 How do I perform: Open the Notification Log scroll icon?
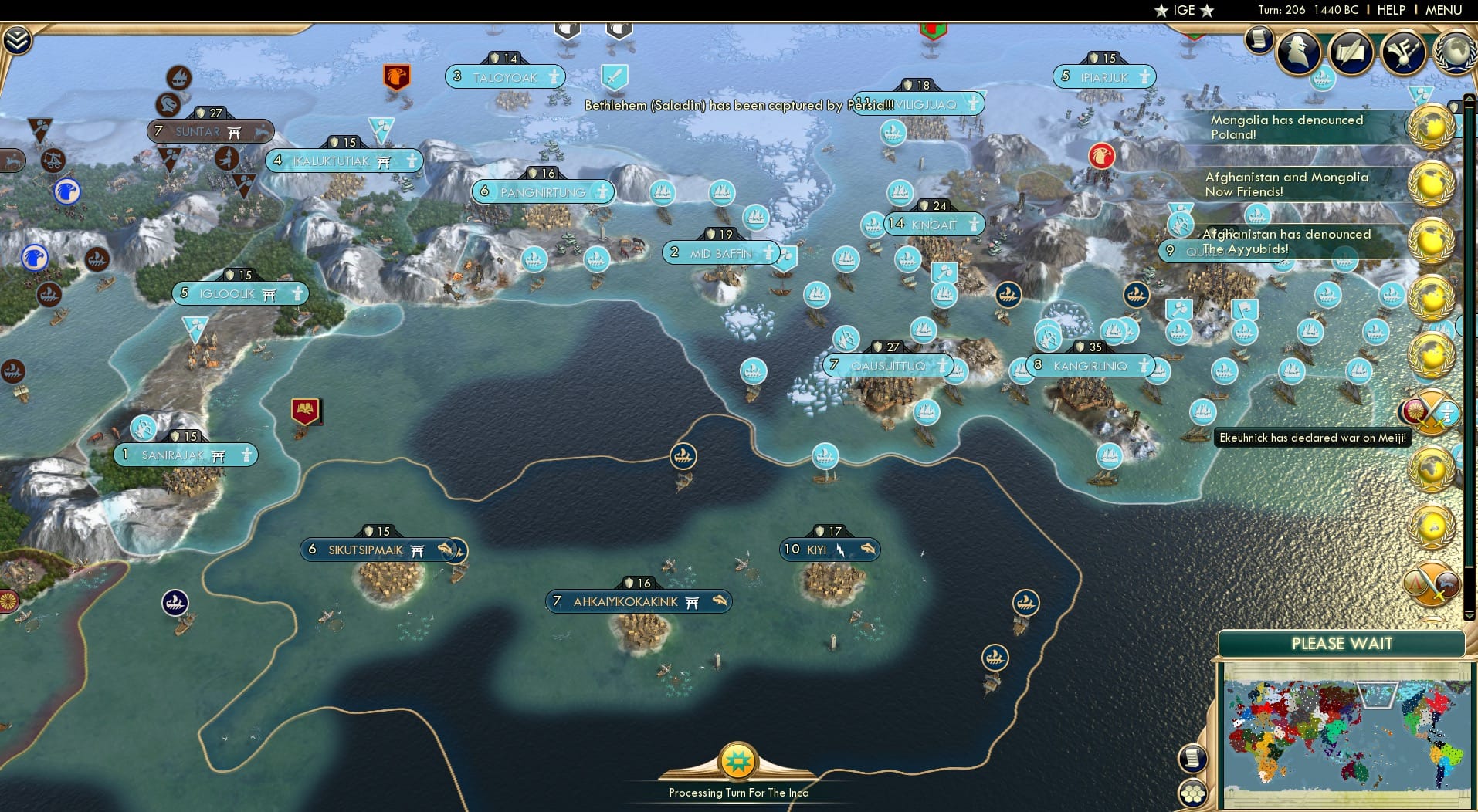click(x=1259, y=40)
